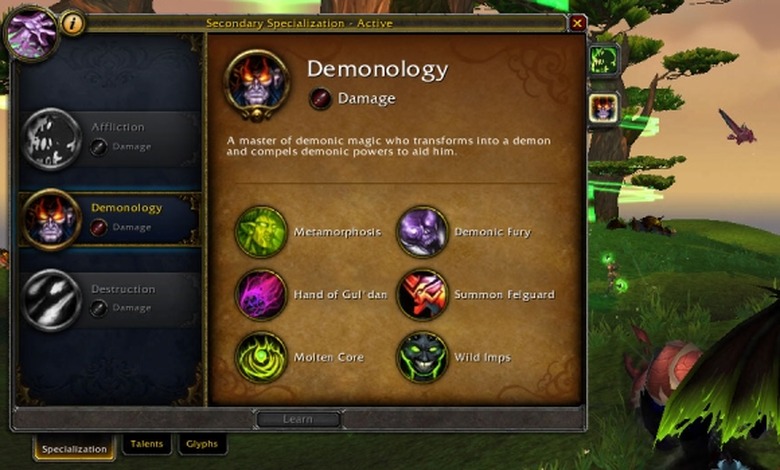The height and width of the screenshot is (470, 780).
Task: Click the Molten Core ability icon
Action: (261, 357)
